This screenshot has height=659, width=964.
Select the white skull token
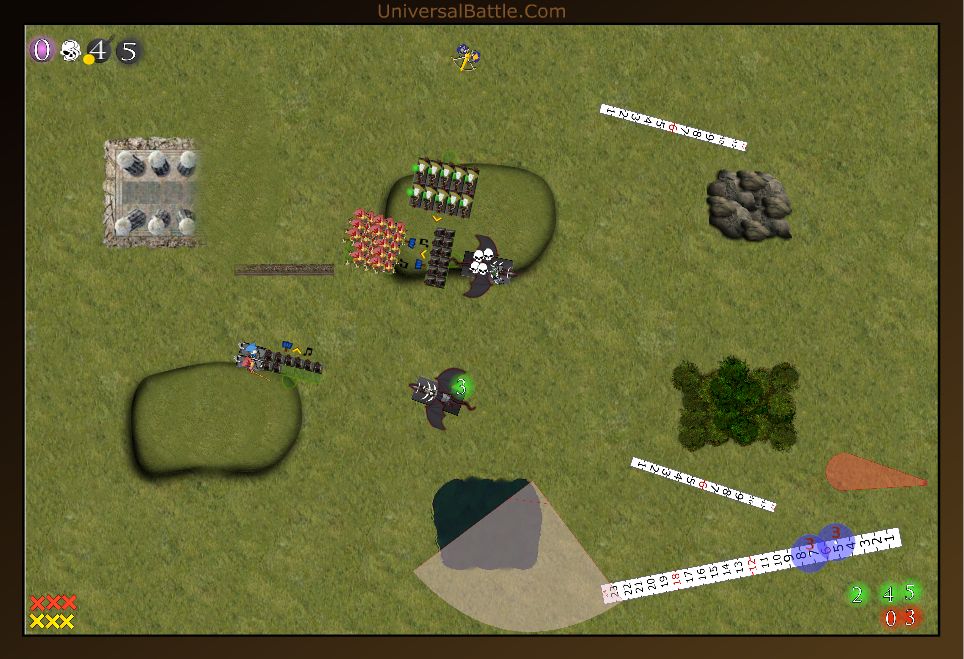pos(70,50)
